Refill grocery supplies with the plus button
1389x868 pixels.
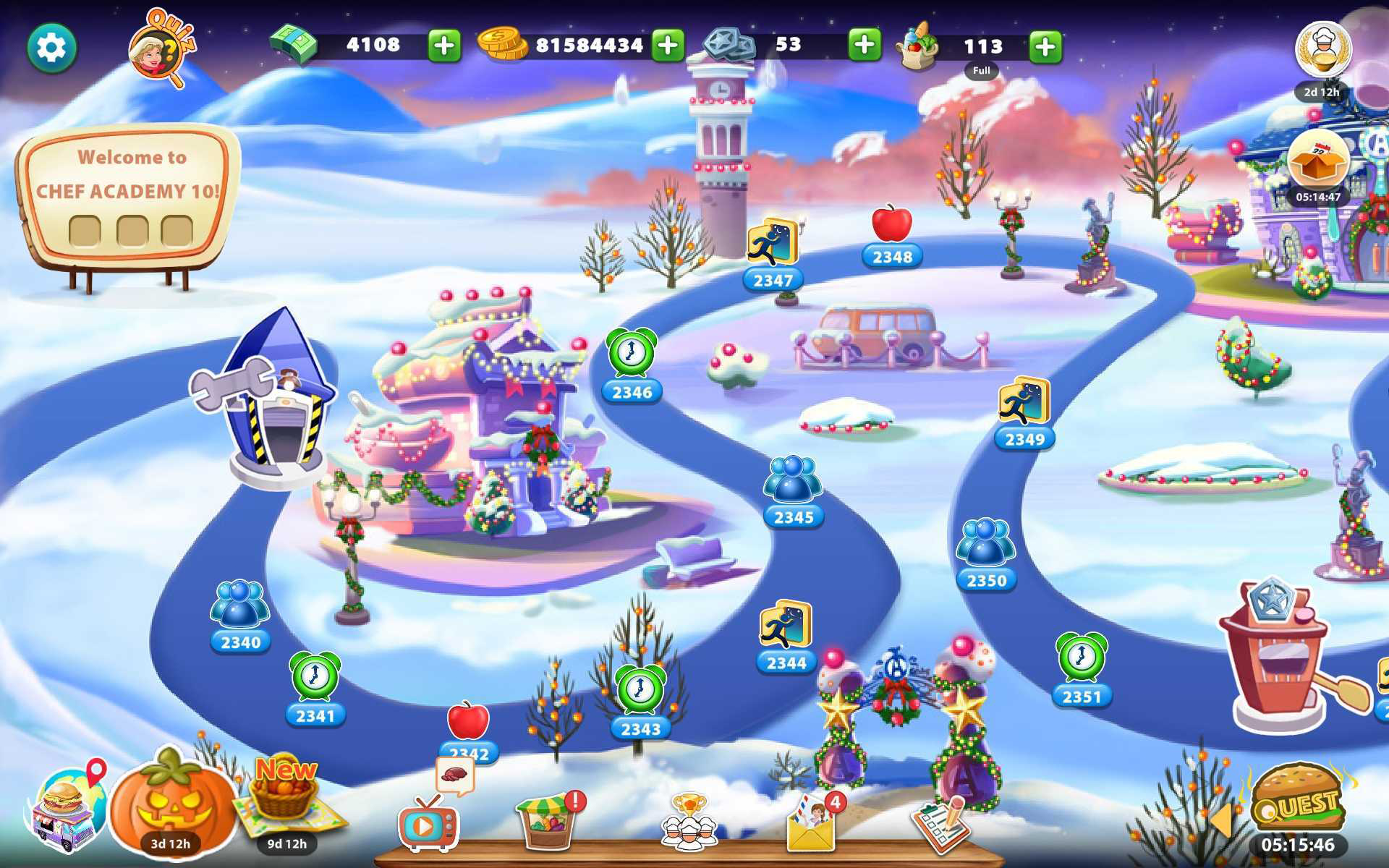[x=1045, y=48]
